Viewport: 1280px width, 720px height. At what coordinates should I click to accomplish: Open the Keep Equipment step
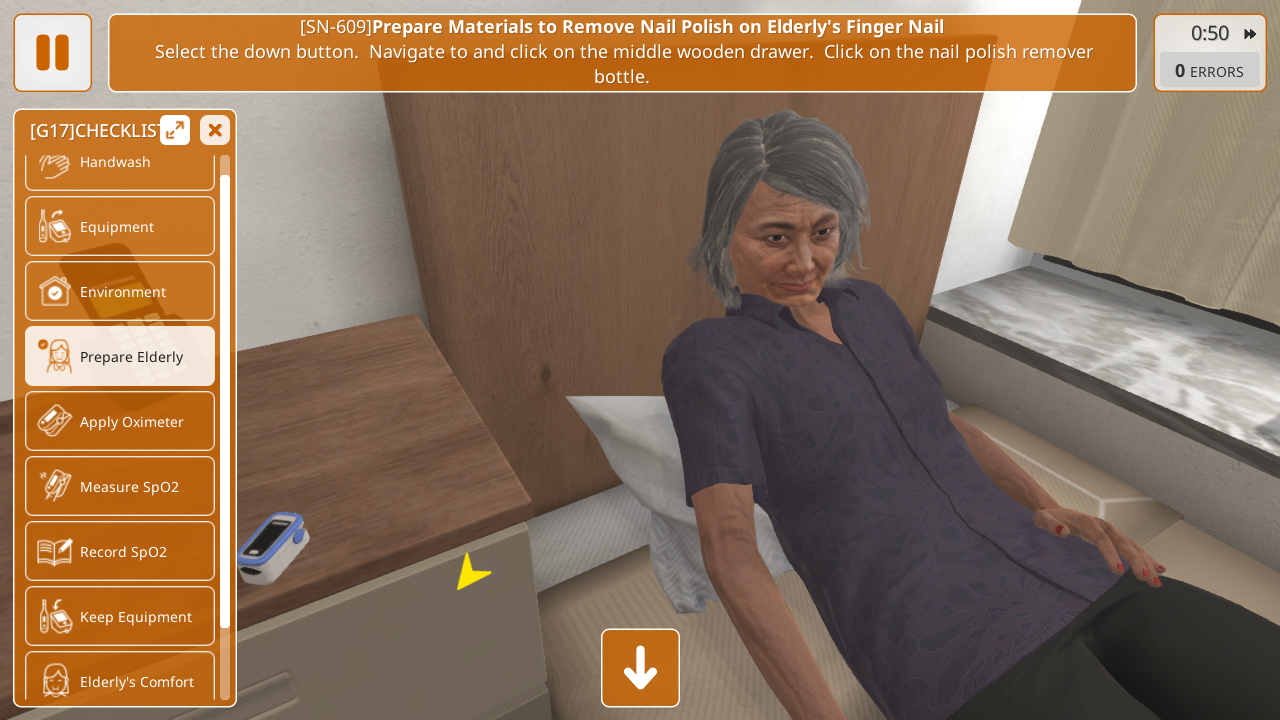pyautogui.click(x=120, y=616)
